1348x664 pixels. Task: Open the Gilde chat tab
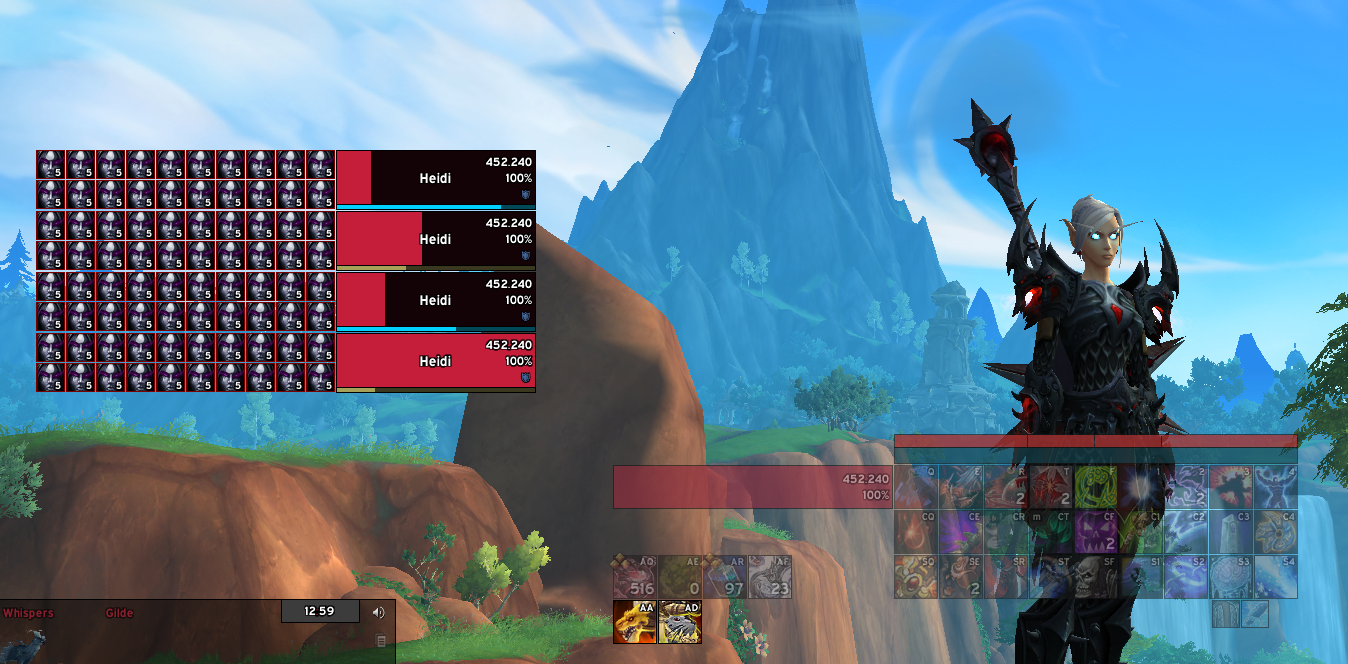tap(119, 613)
